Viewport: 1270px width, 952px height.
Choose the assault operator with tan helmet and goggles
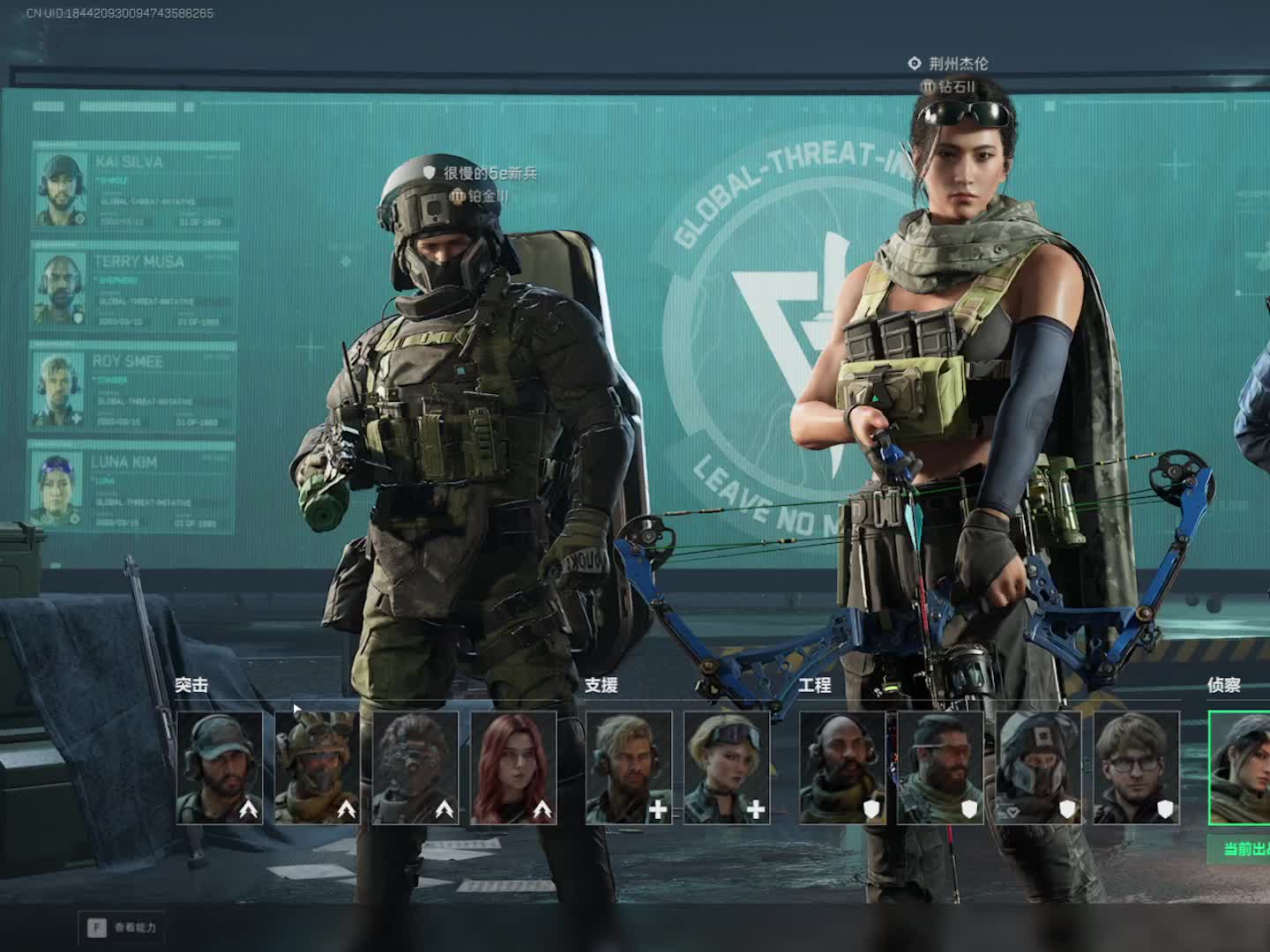[317, 767]
